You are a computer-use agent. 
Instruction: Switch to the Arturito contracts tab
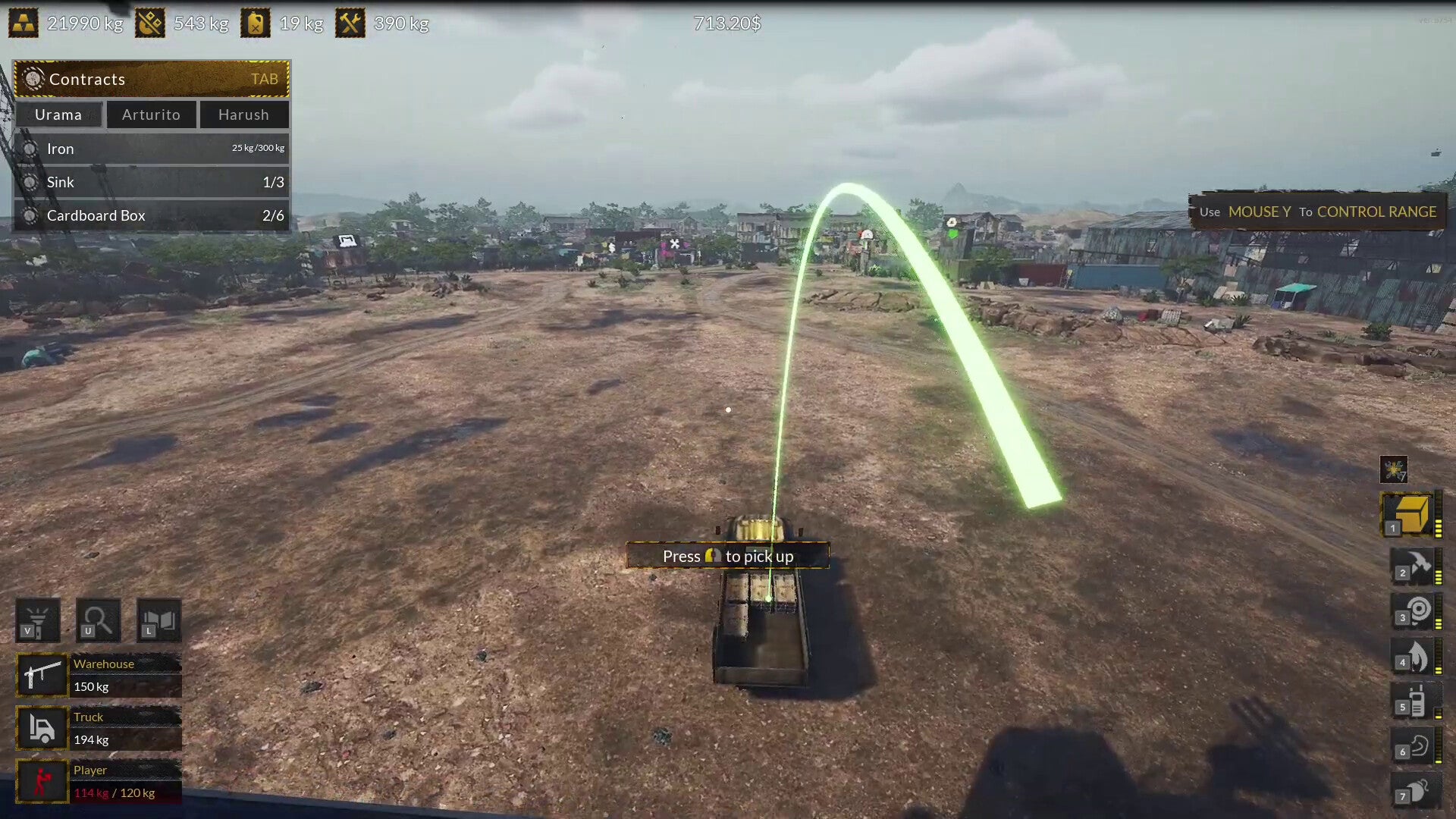pyautogui.click(x=152, y=115)
